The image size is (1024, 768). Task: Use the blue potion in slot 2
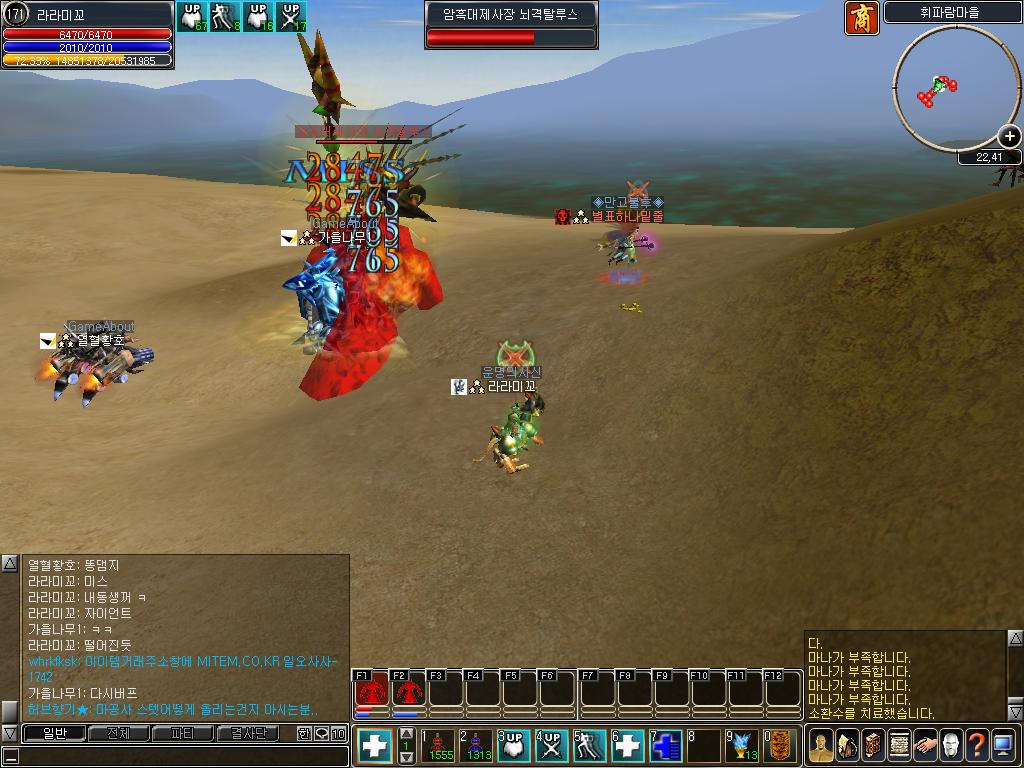point(477,746)
